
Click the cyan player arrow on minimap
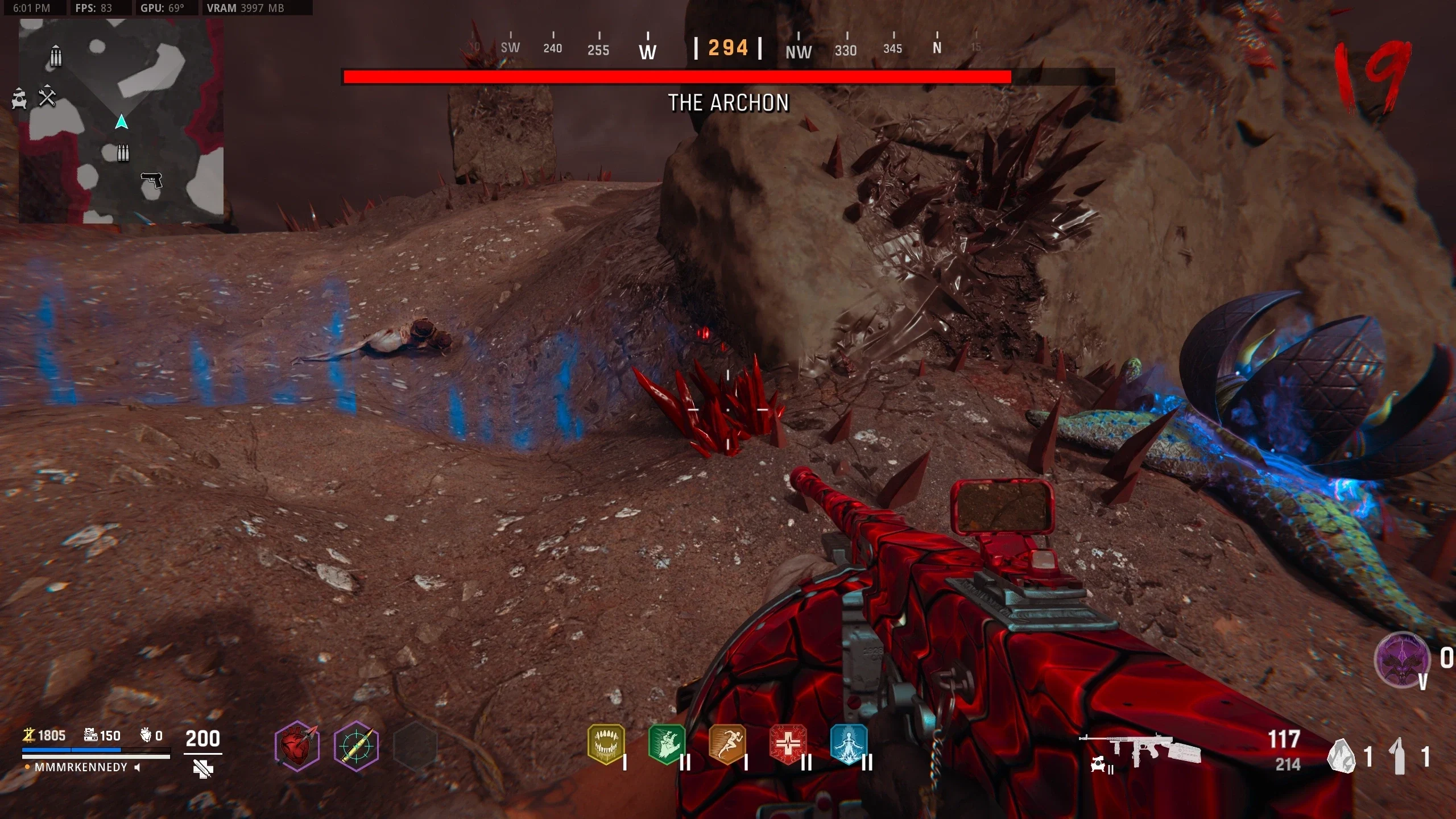(121, 122)
